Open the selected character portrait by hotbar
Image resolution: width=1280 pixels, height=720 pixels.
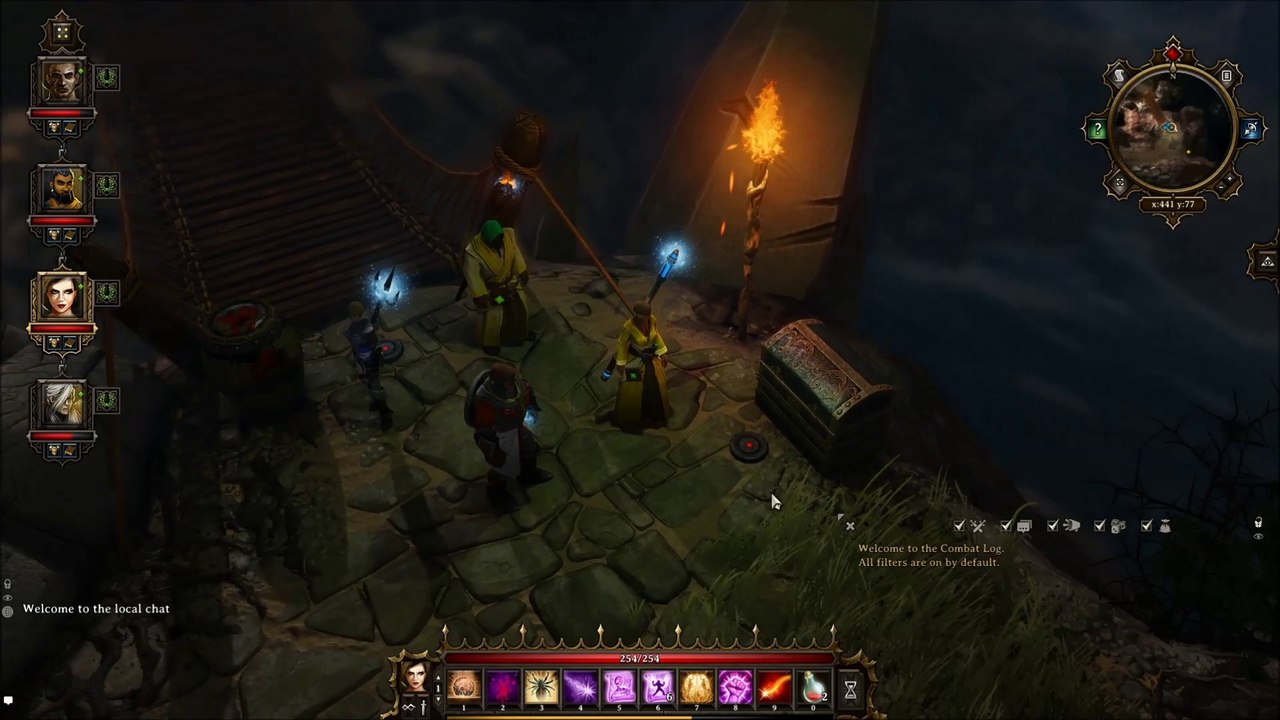tap(414, 676)
